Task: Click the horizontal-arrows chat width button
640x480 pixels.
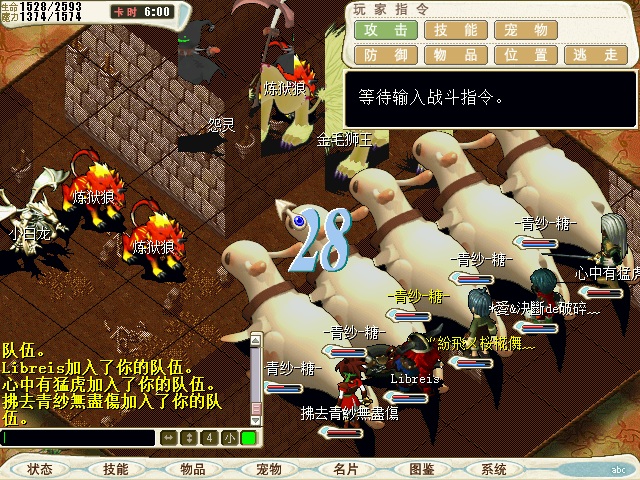Action: (168, 437)
